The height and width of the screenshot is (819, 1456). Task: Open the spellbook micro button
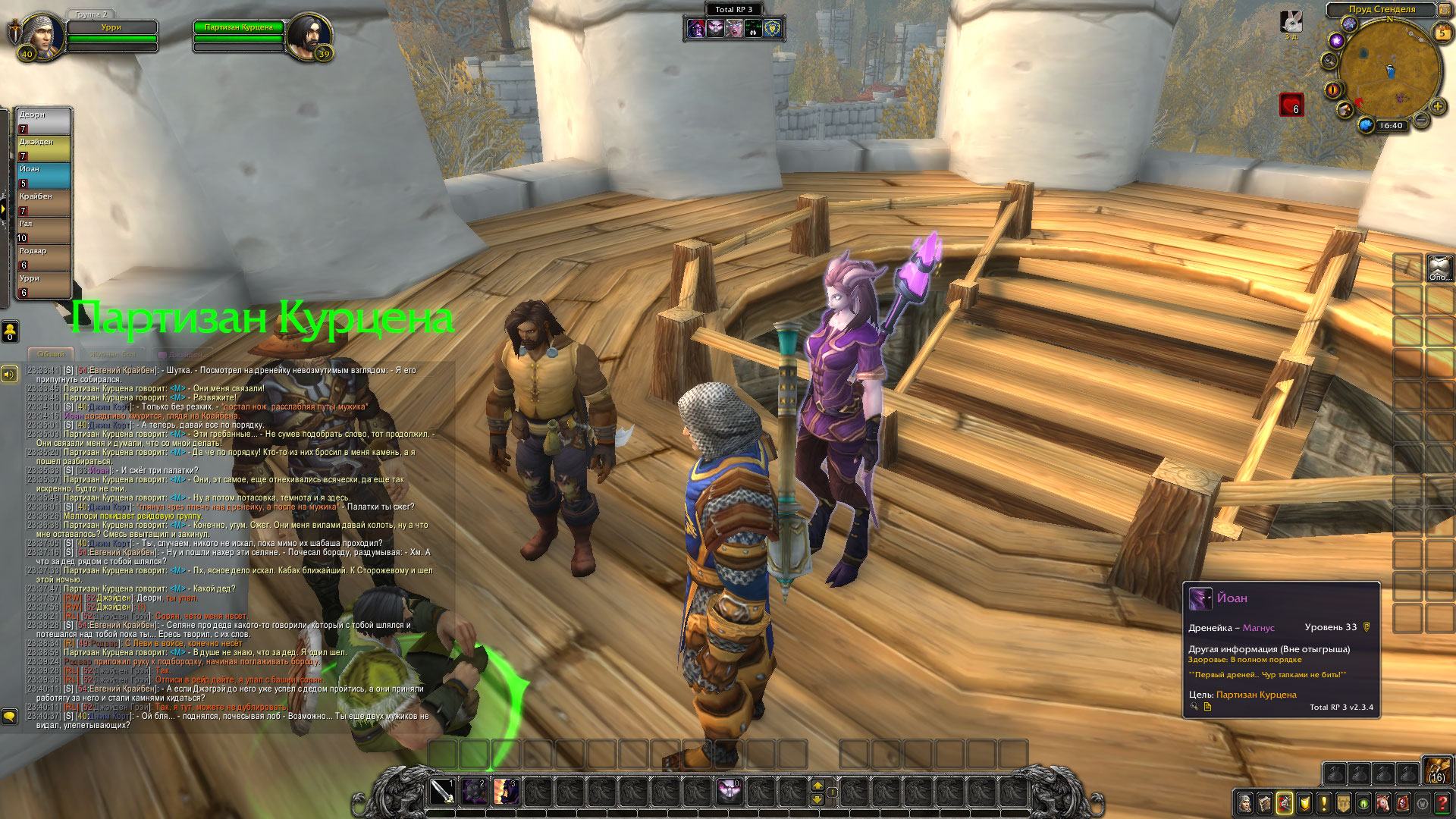(1265, 802)
